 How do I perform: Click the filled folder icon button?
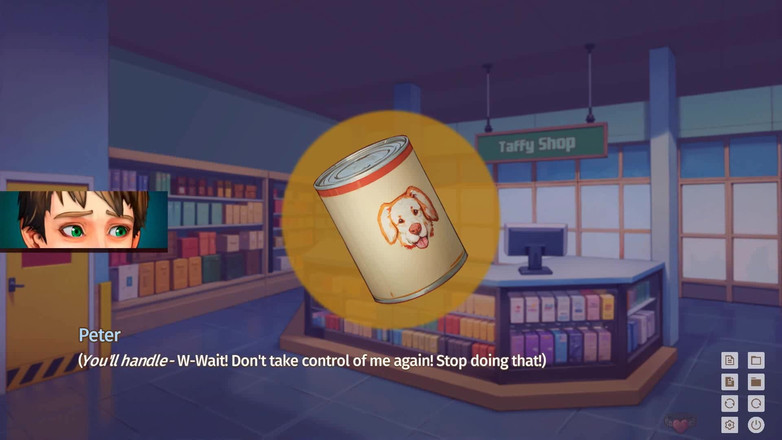tap(756, 382)
